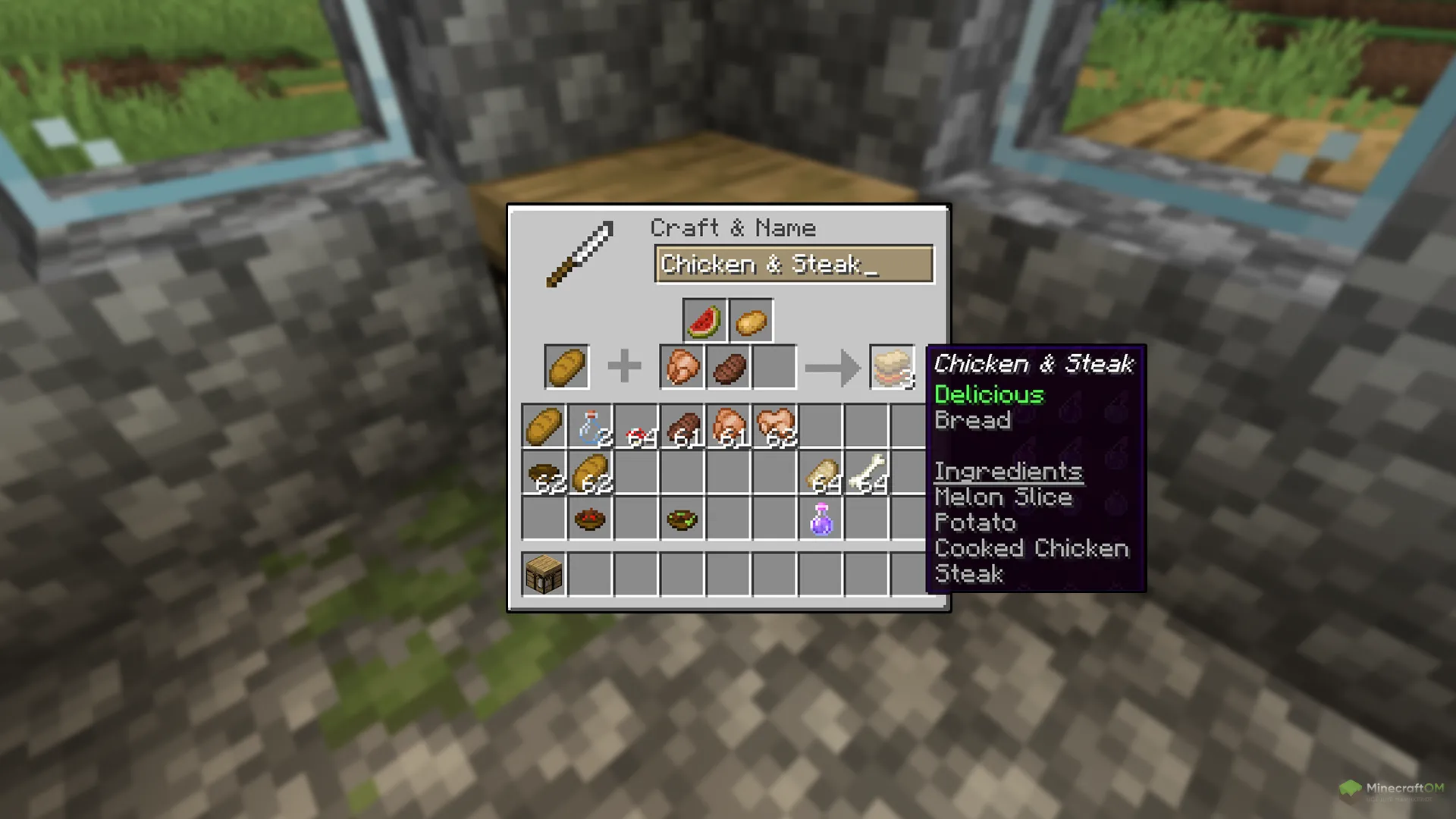Select the melon slice ingredient slot
1456x819 pixels.
[704, 320]
